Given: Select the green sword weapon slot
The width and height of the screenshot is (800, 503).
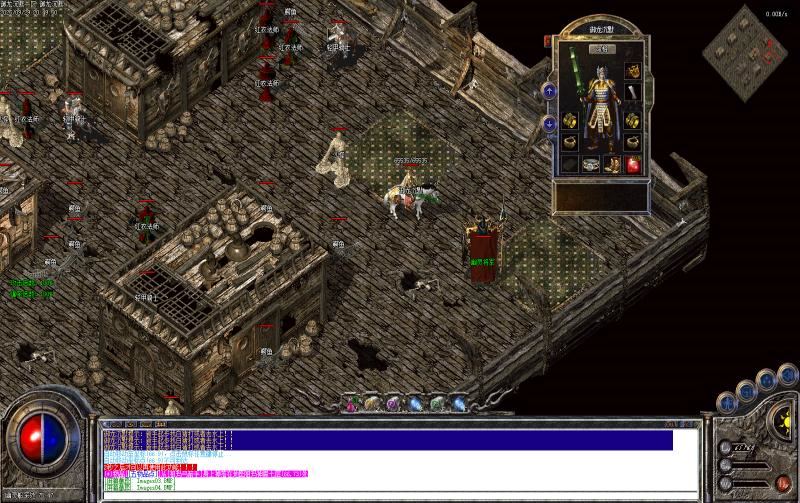Looking at the screenshot, I should pyautogui.click(x=575, y=74).
